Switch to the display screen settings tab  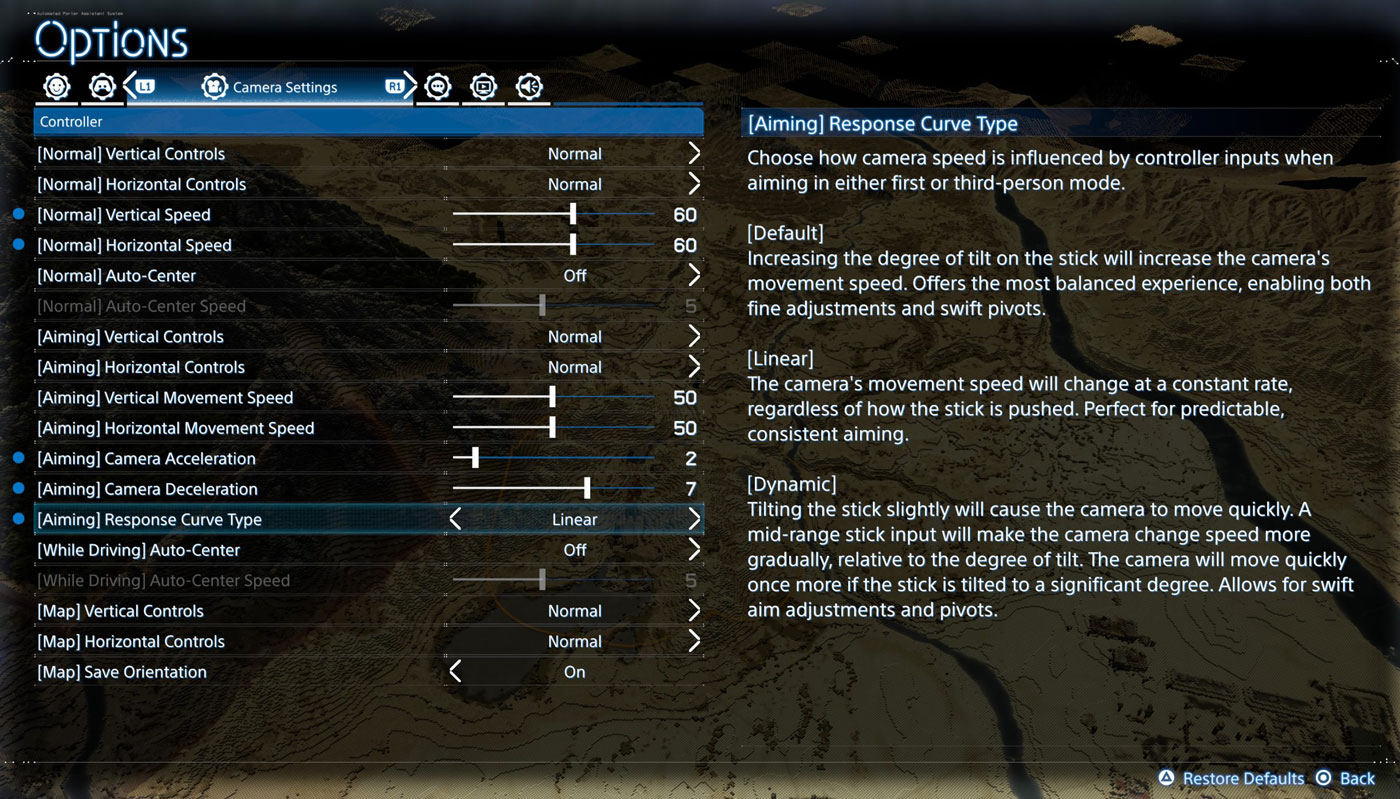pyautogui.click(x=484, y=87)
